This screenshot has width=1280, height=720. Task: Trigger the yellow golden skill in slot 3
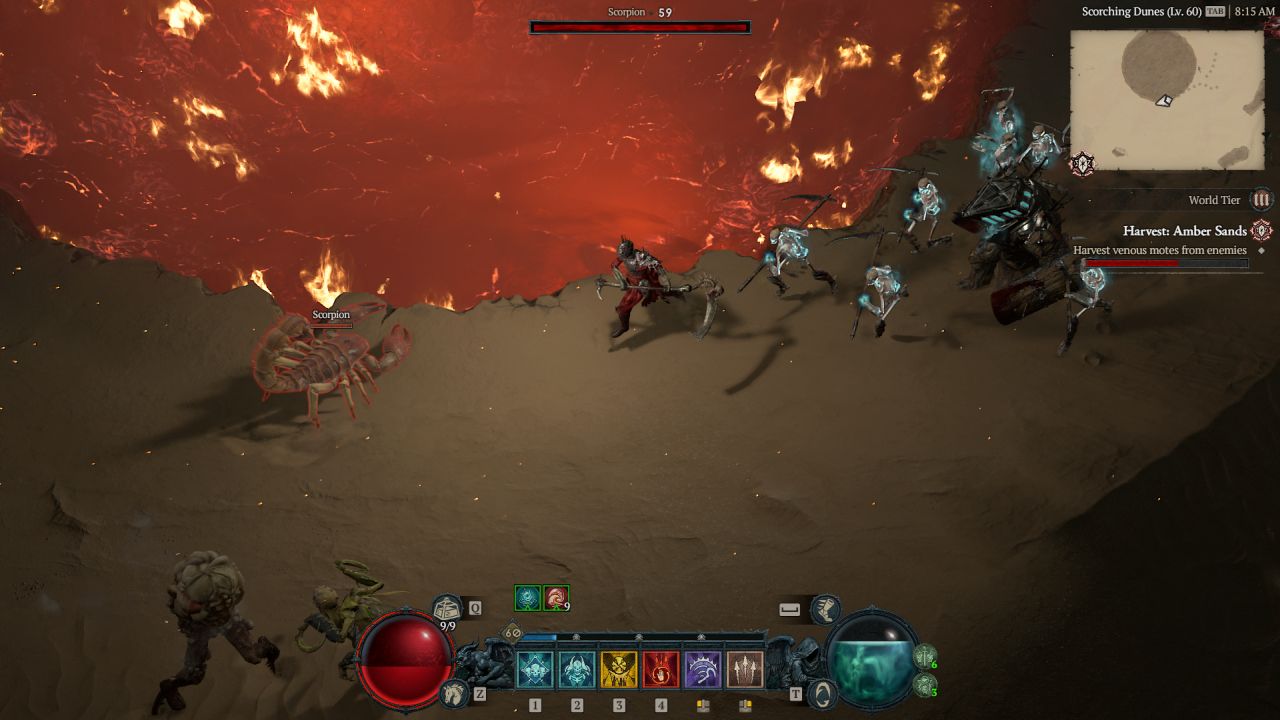click(619, 670)
